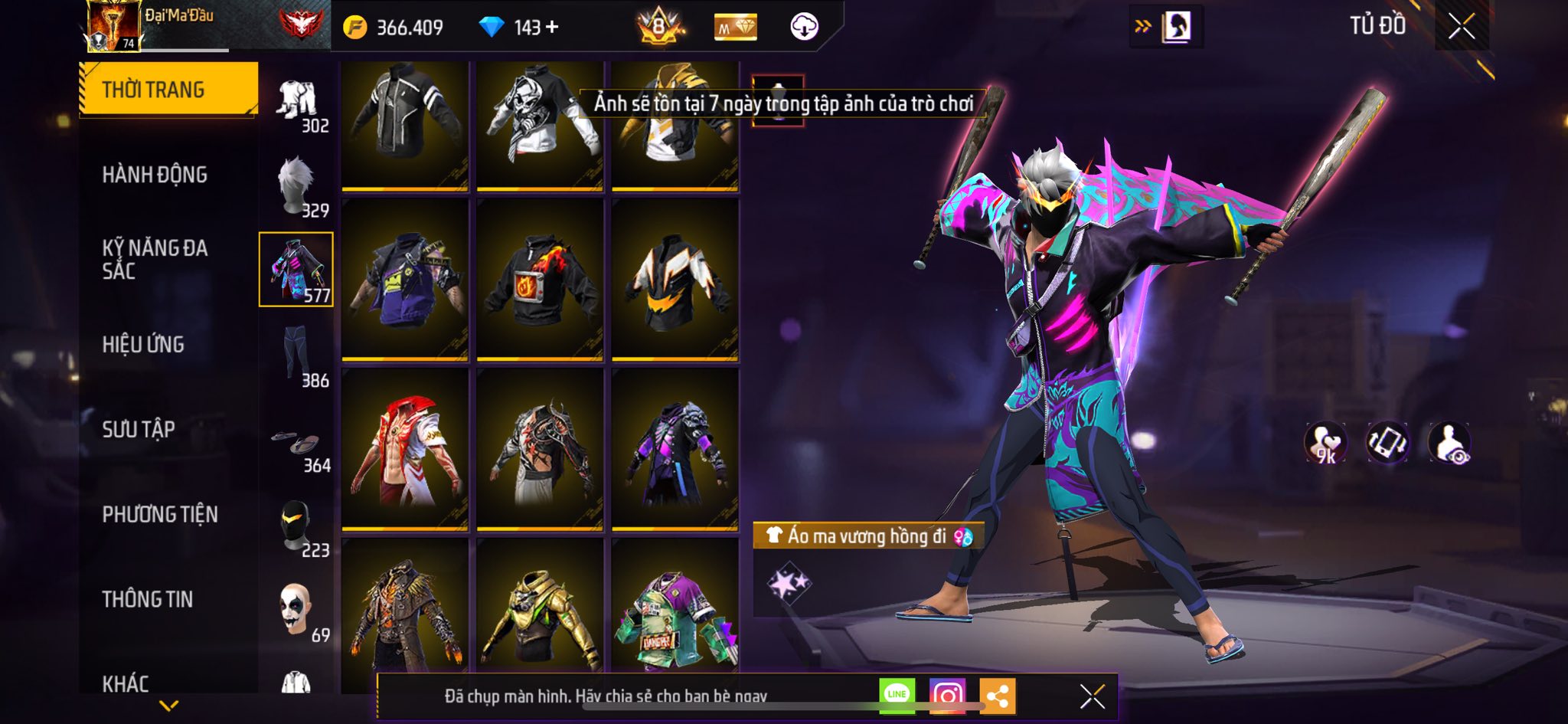Image resolution: width=1568 pixels, height=724 pixels.
Task: Add more diamonds with the plus button
Action: [x=552, y=28]
